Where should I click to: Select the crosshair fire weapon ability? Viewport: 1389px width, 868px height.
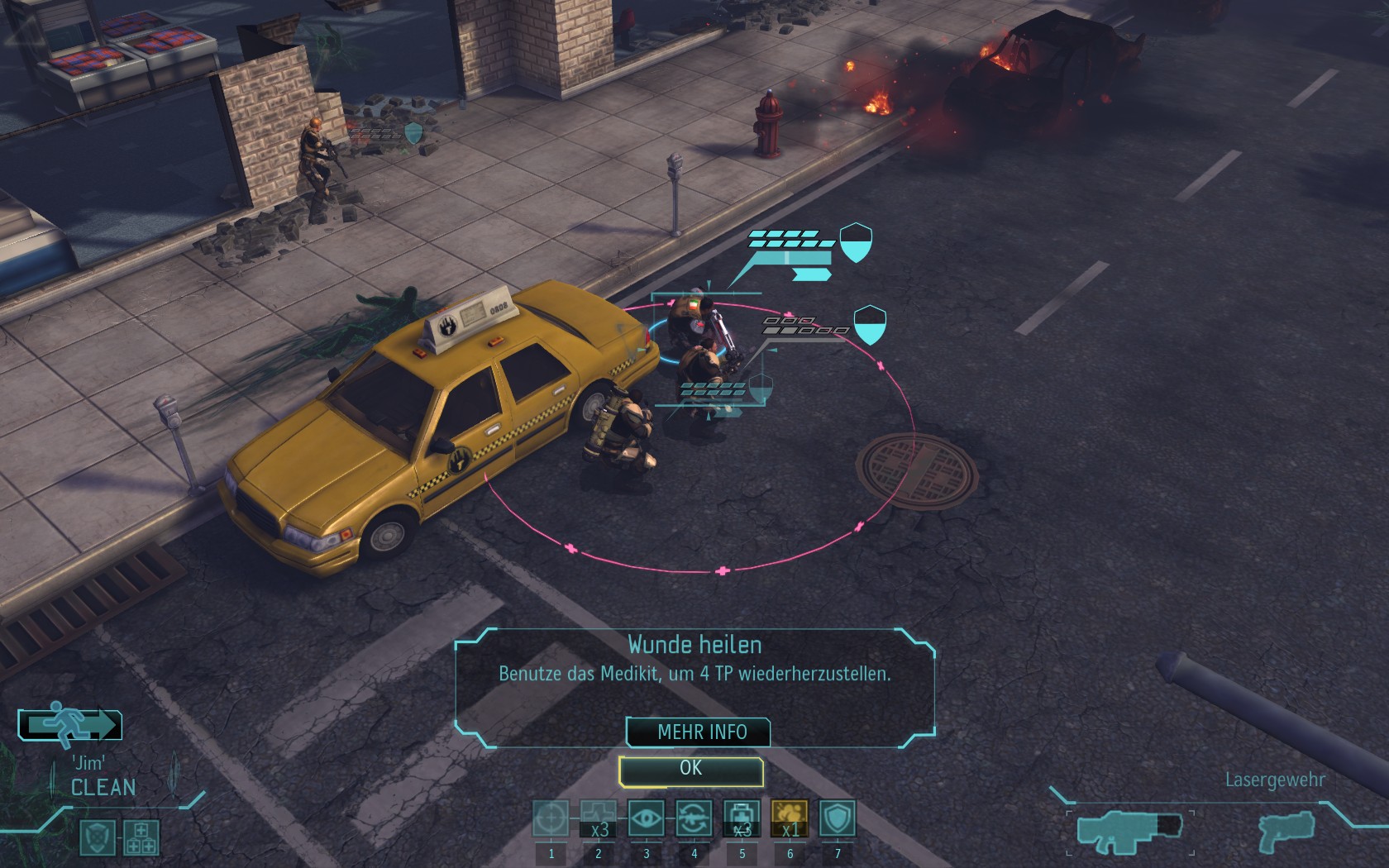click(x=551, y=819)
